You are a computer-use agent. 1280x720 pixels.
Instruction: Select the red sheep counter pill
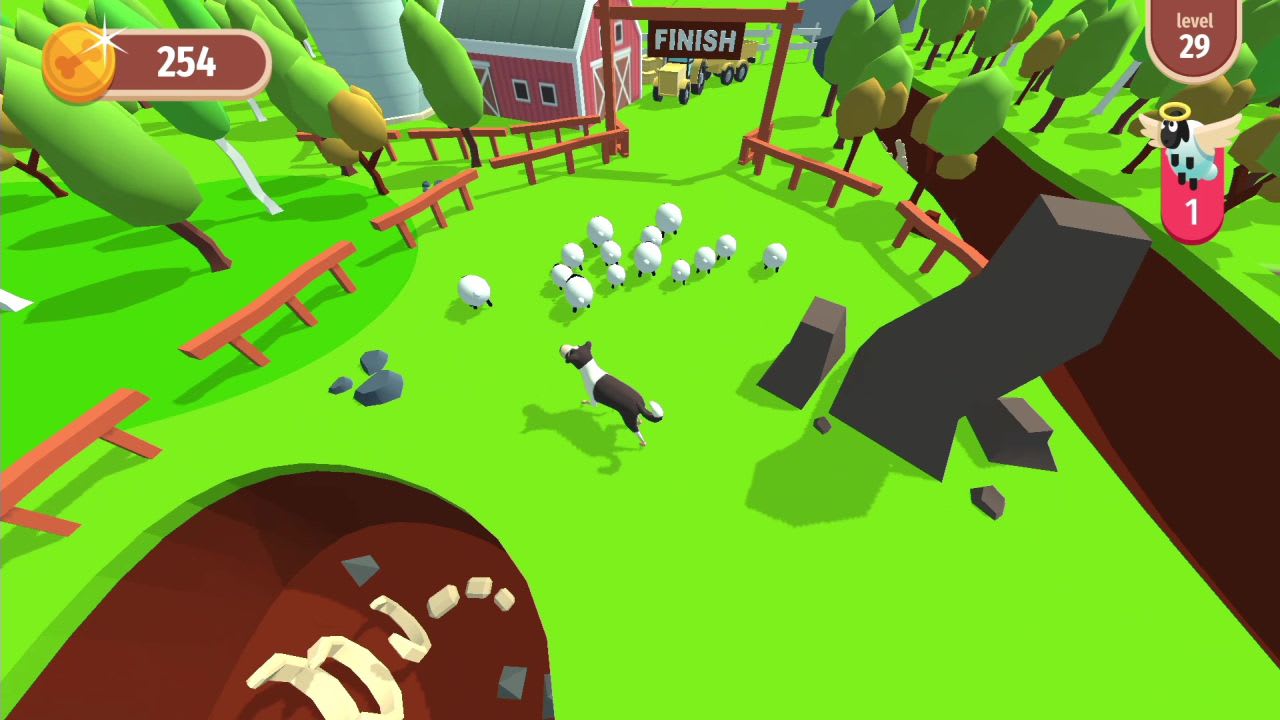pyautogui.click(x=1194, y=190)
